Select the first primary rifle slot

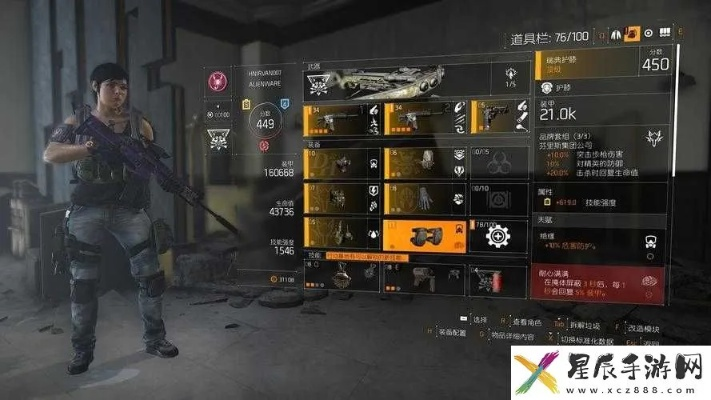tap(340, 119)
